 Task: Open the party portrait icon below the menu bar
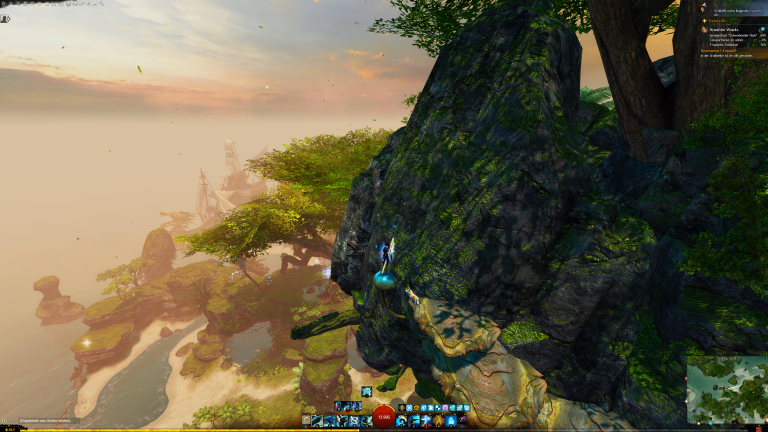pos(5,18)
